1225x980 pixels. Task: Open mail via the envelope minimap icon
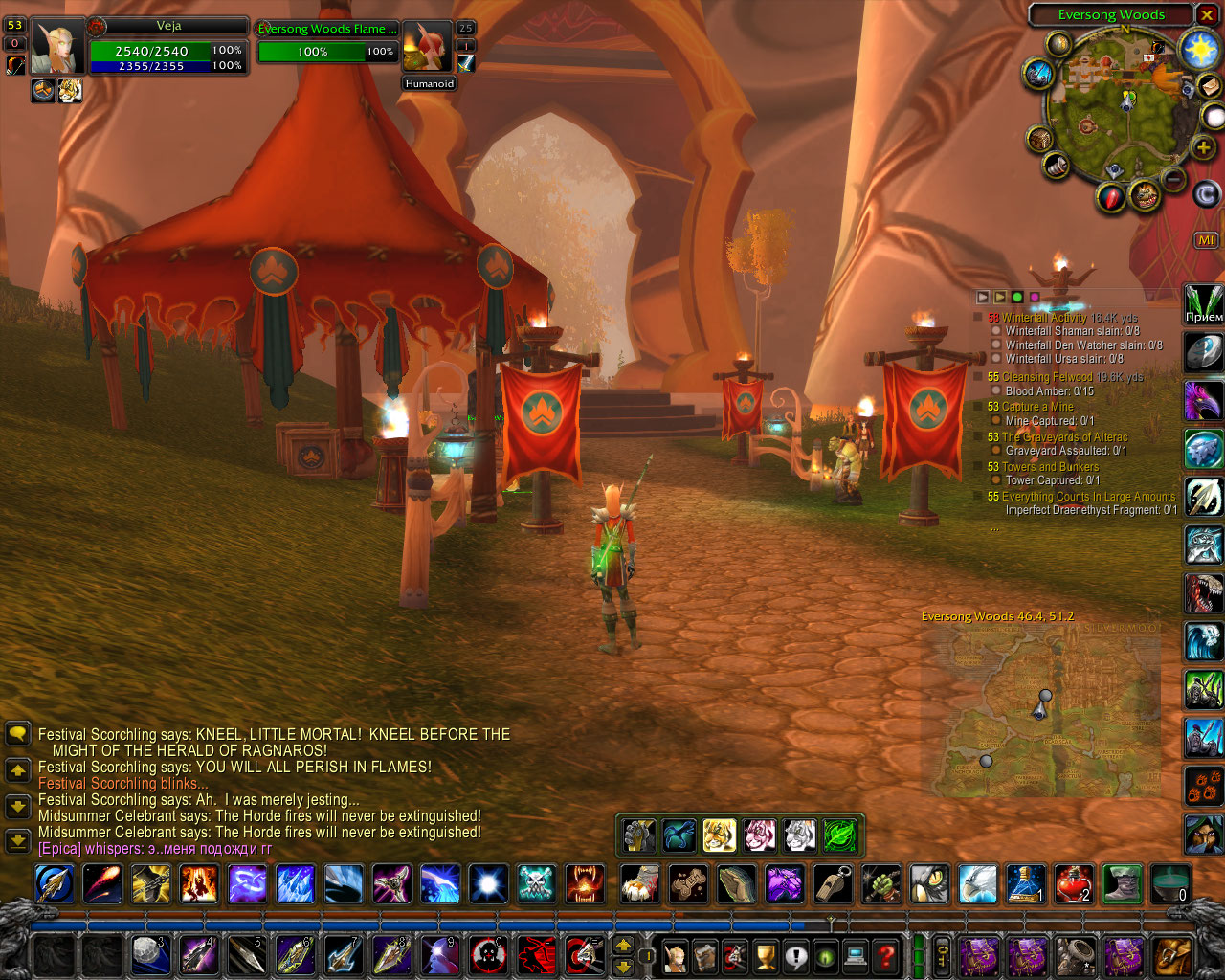pos(1209,87)
